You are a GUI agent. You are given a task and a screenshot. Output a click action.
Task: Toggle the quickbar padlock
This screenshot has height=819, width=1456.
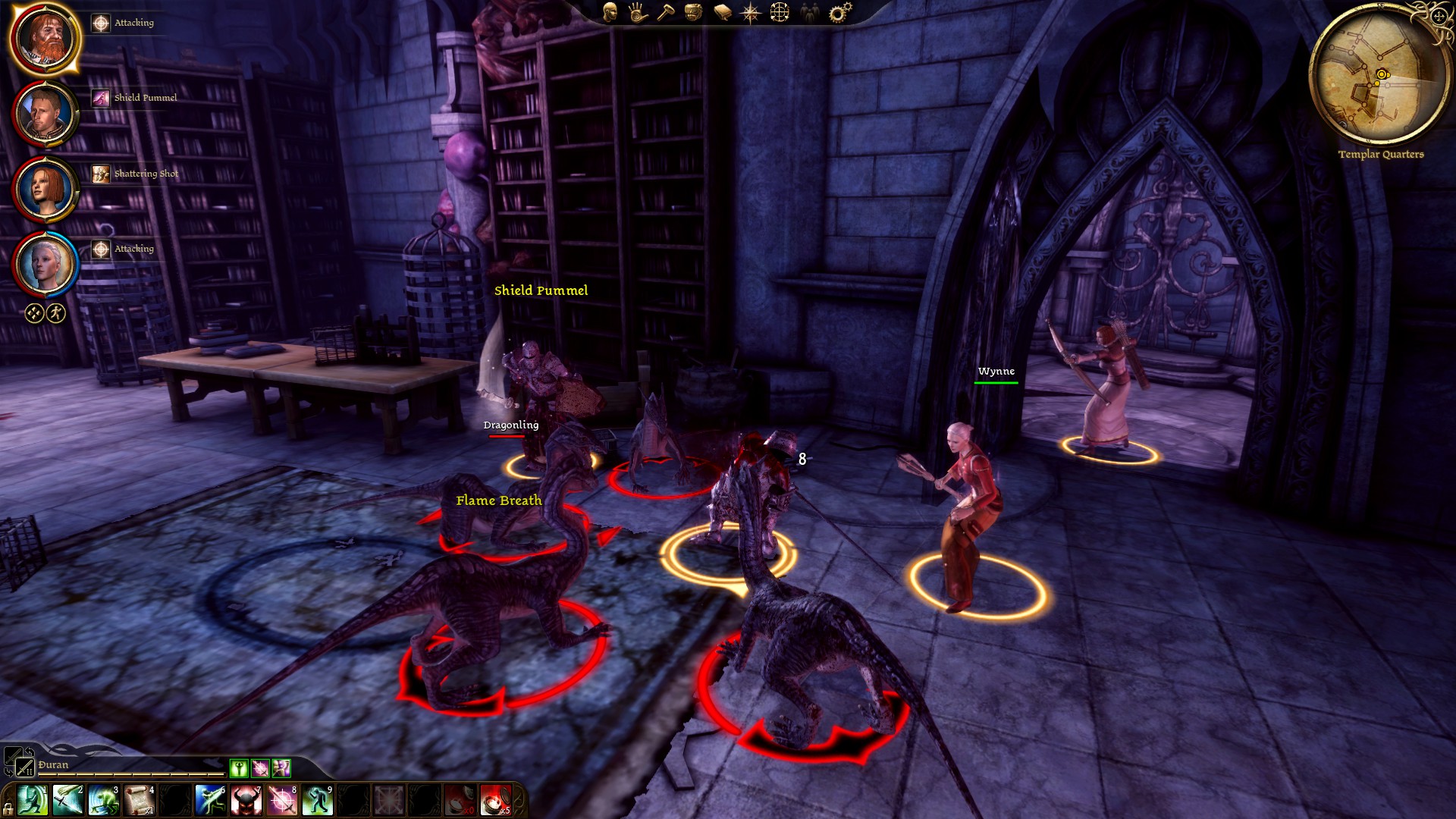[8, 808]
